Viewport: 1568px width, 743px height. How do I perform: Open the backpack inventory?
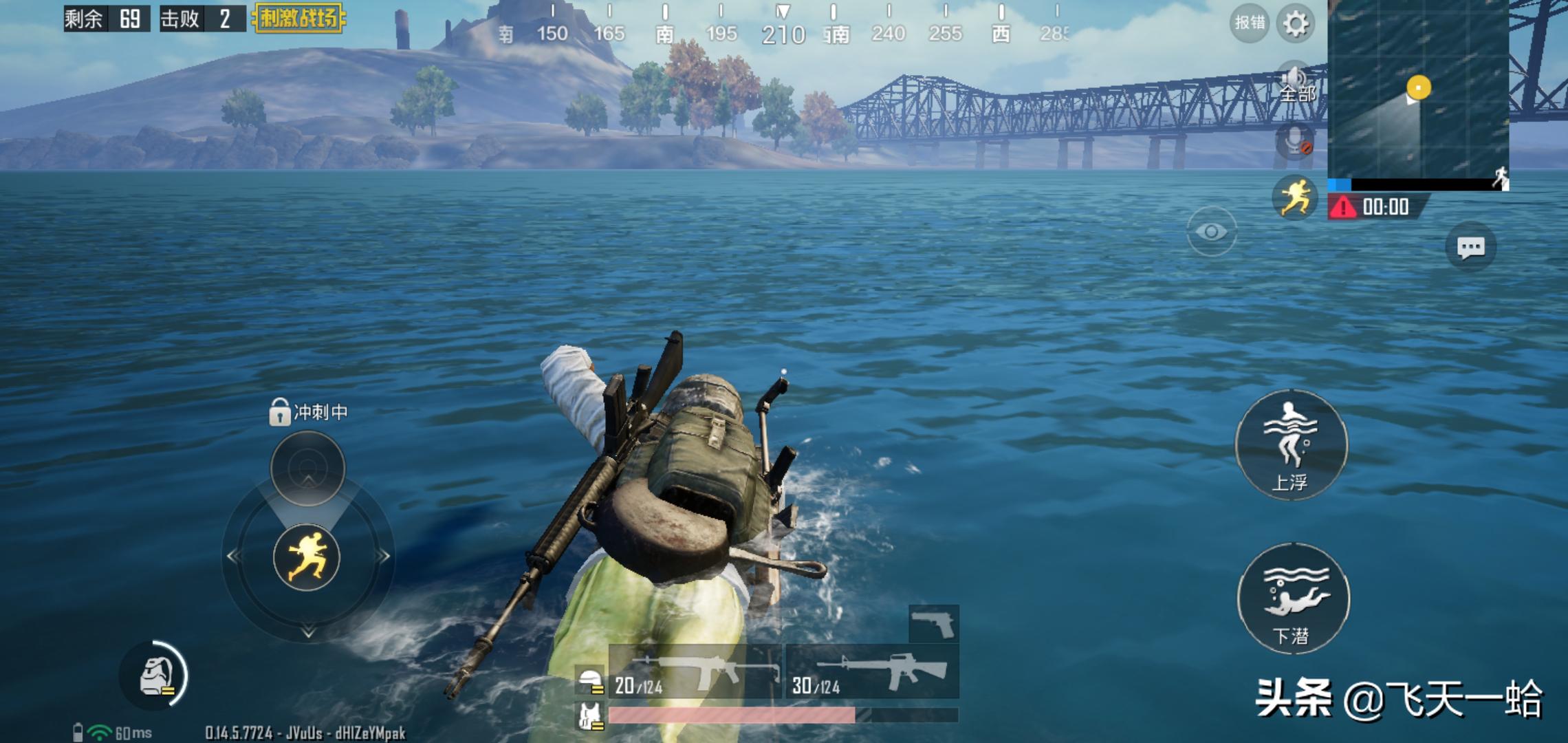[155, 676]
